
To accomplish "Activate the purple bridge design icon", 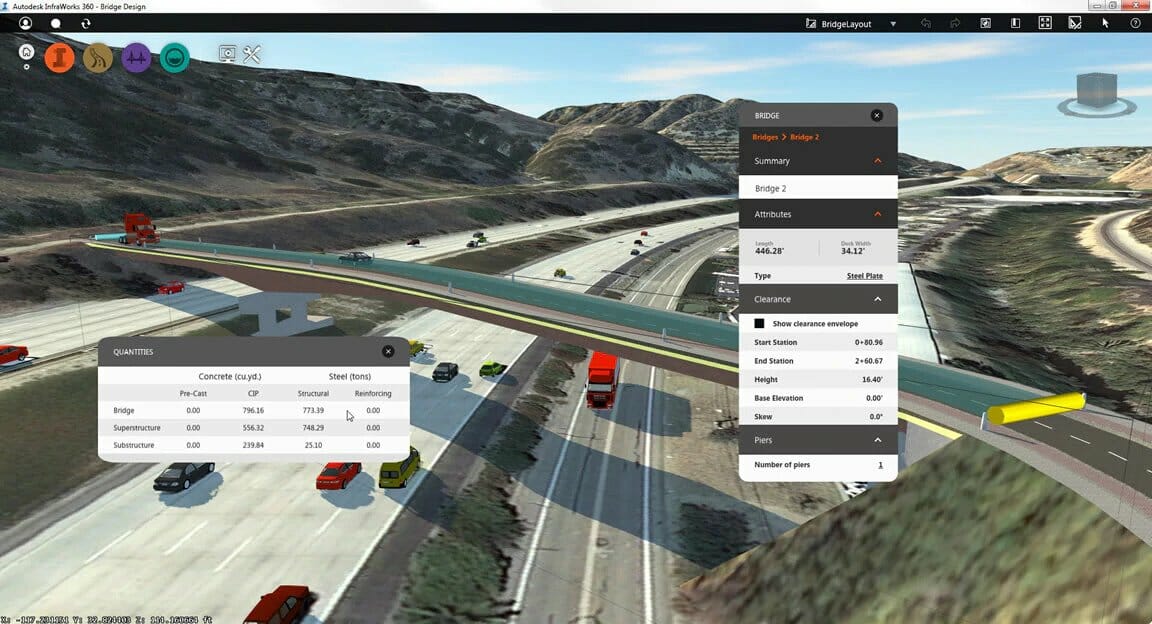I will coord(137,58).
